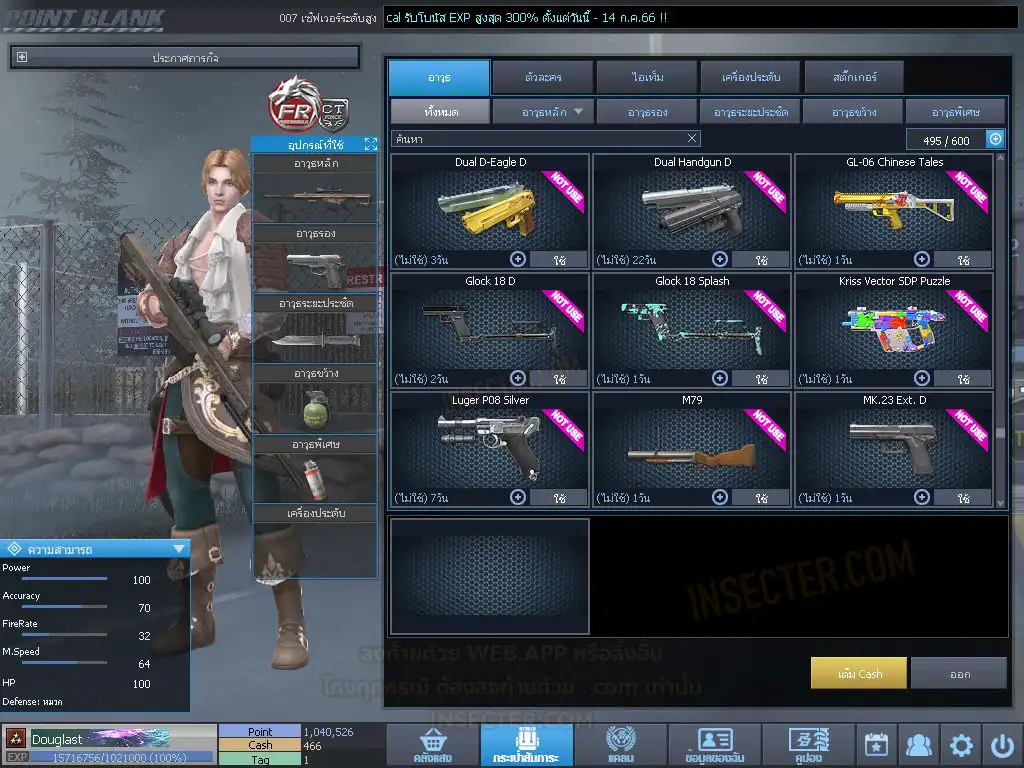Open the คลังแสง shop from bottom bar
1024x768 pixels.
pos(431,746)
